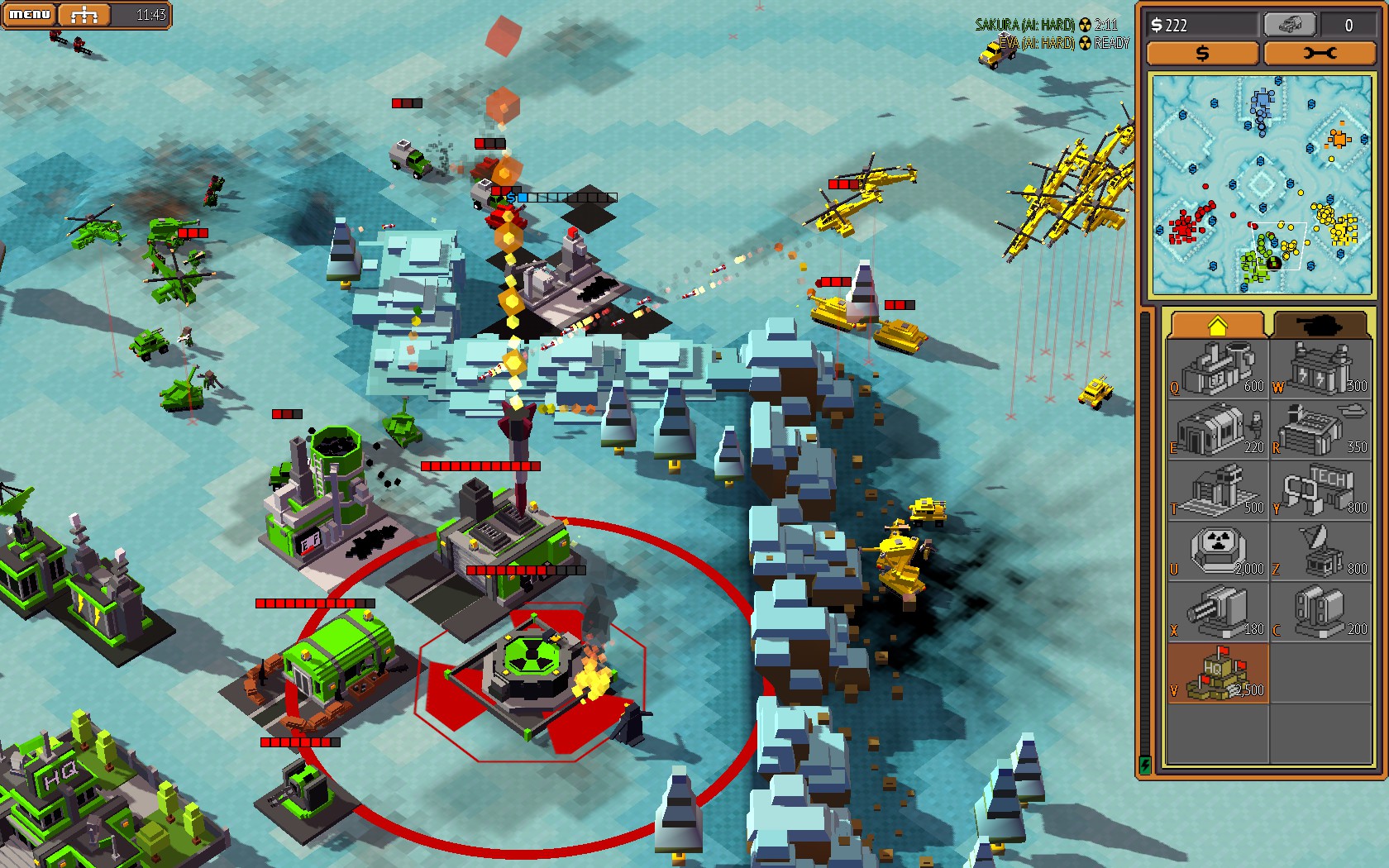Pick the vehicle factory icon costing $350
The width and height of the screenshot is (1389, 868).
[x=1321, y=430]
